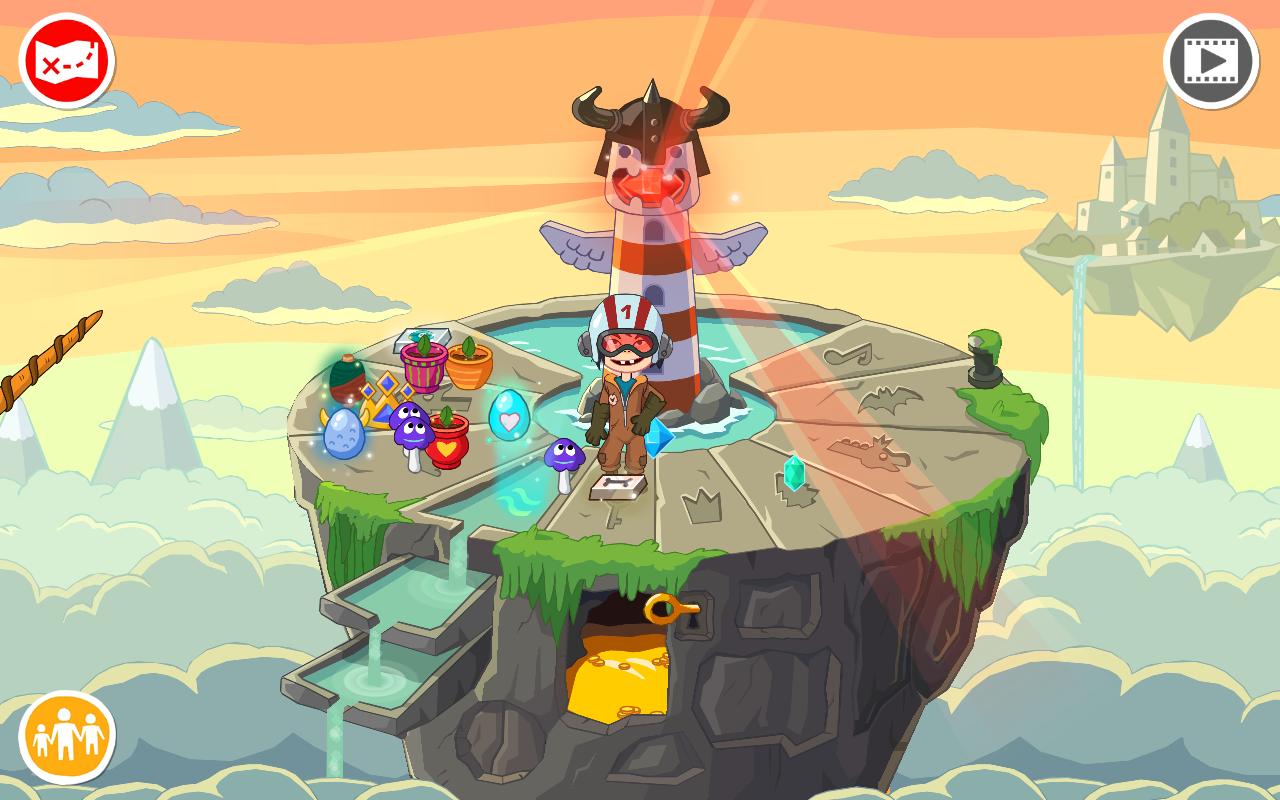Play the video reel in the corner
Screen dimensions: 1280x800
click(x=1212, y=60)
